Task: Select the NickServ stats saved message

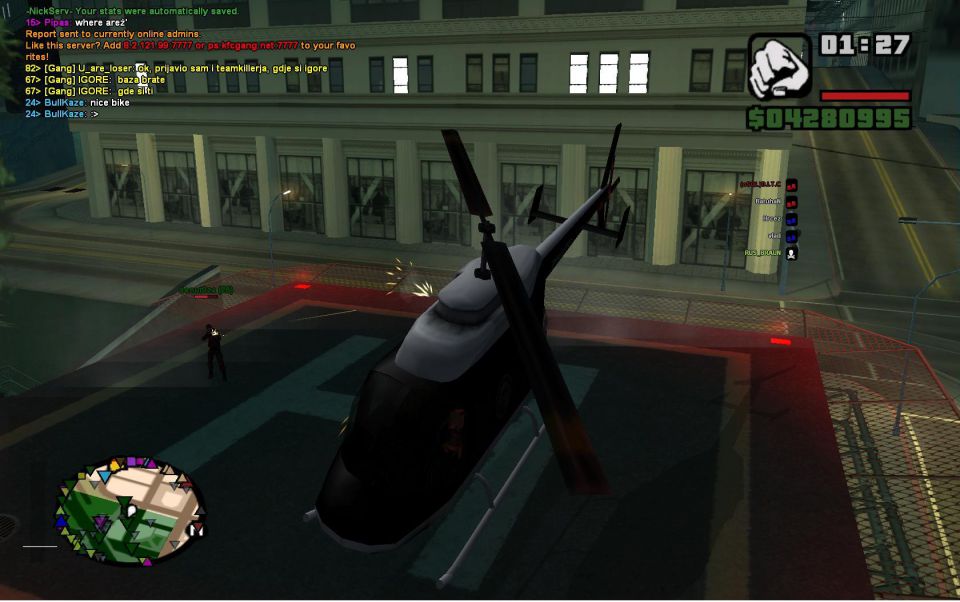Action: click(132, 9)
